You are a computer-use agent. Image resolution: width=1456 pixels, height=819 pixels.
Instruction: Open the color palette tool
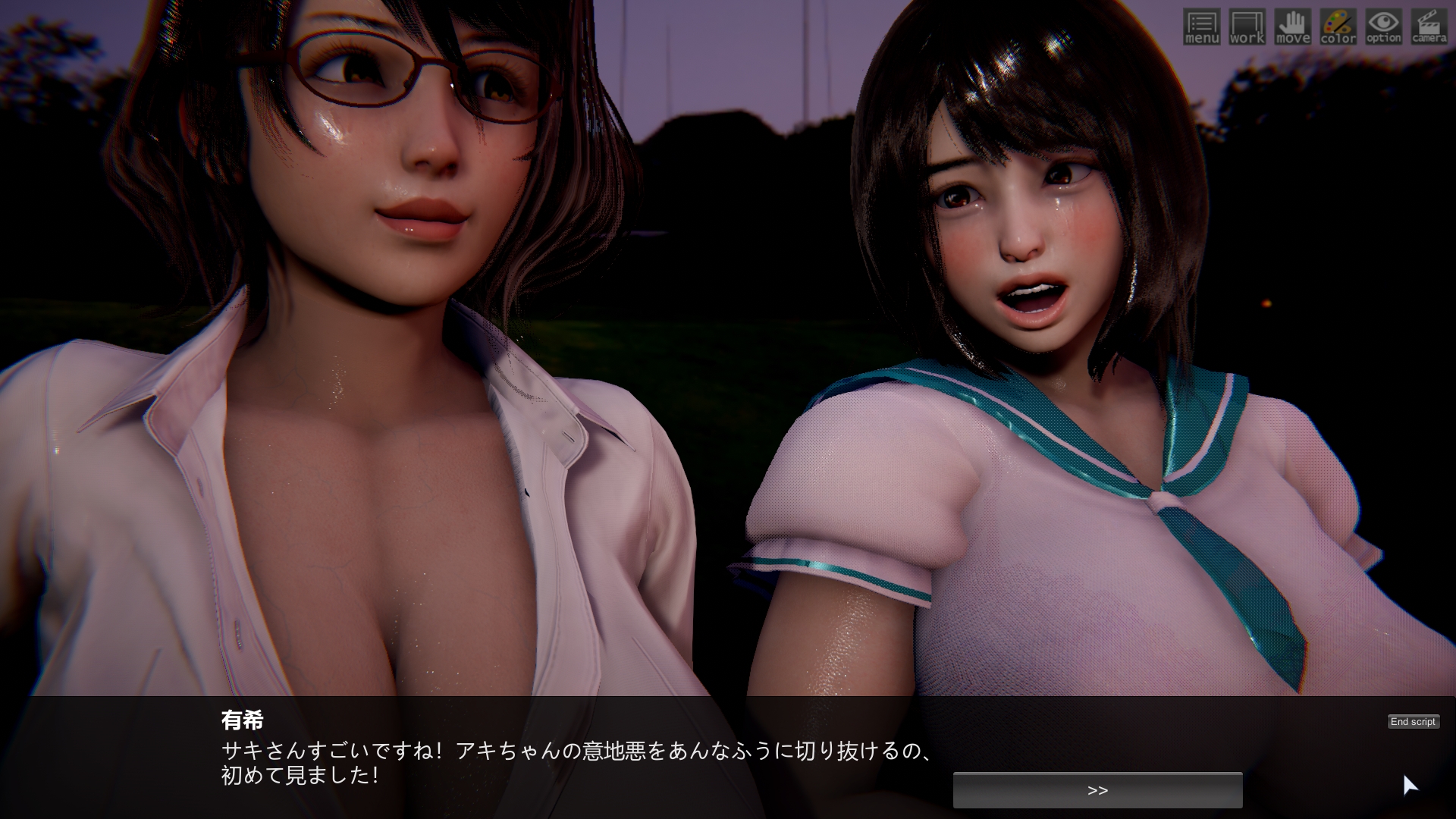click(x=1338, y=27)
